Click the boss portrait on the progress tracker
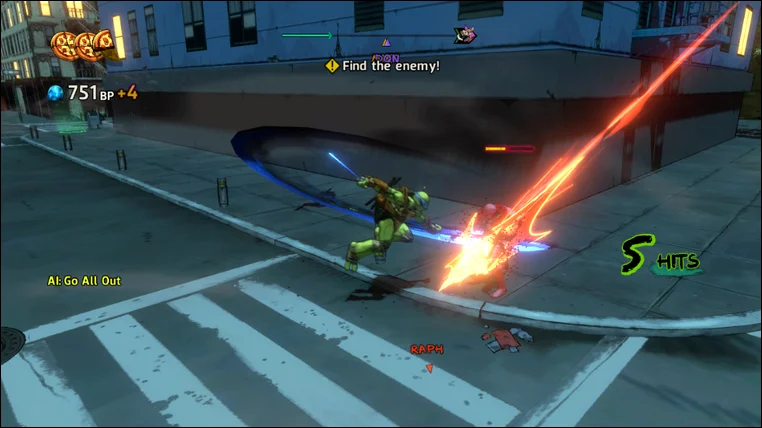The height and width of the screenshot is (428, 762). point(464,35)
